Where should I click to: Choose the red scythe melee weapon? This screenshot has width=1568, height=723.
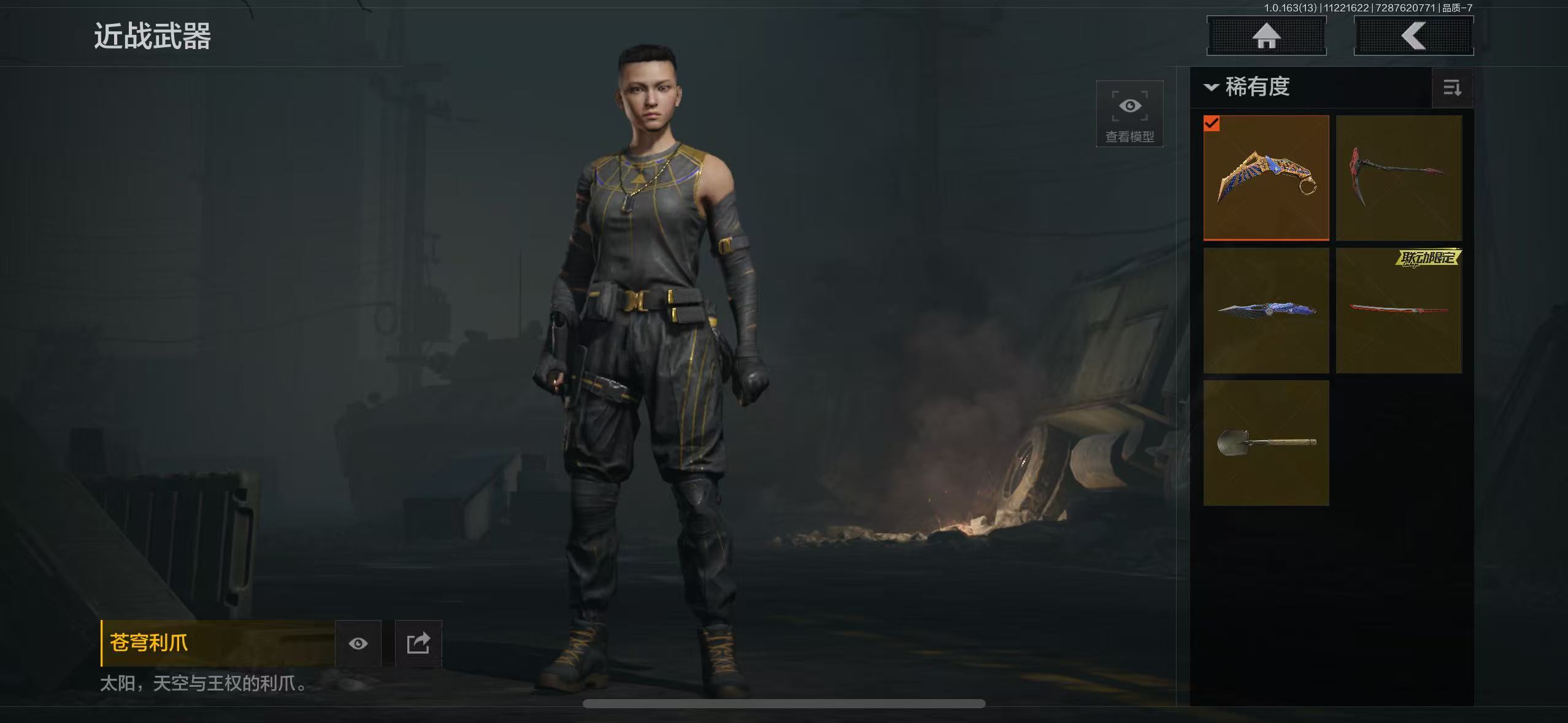pos(1399,178)
